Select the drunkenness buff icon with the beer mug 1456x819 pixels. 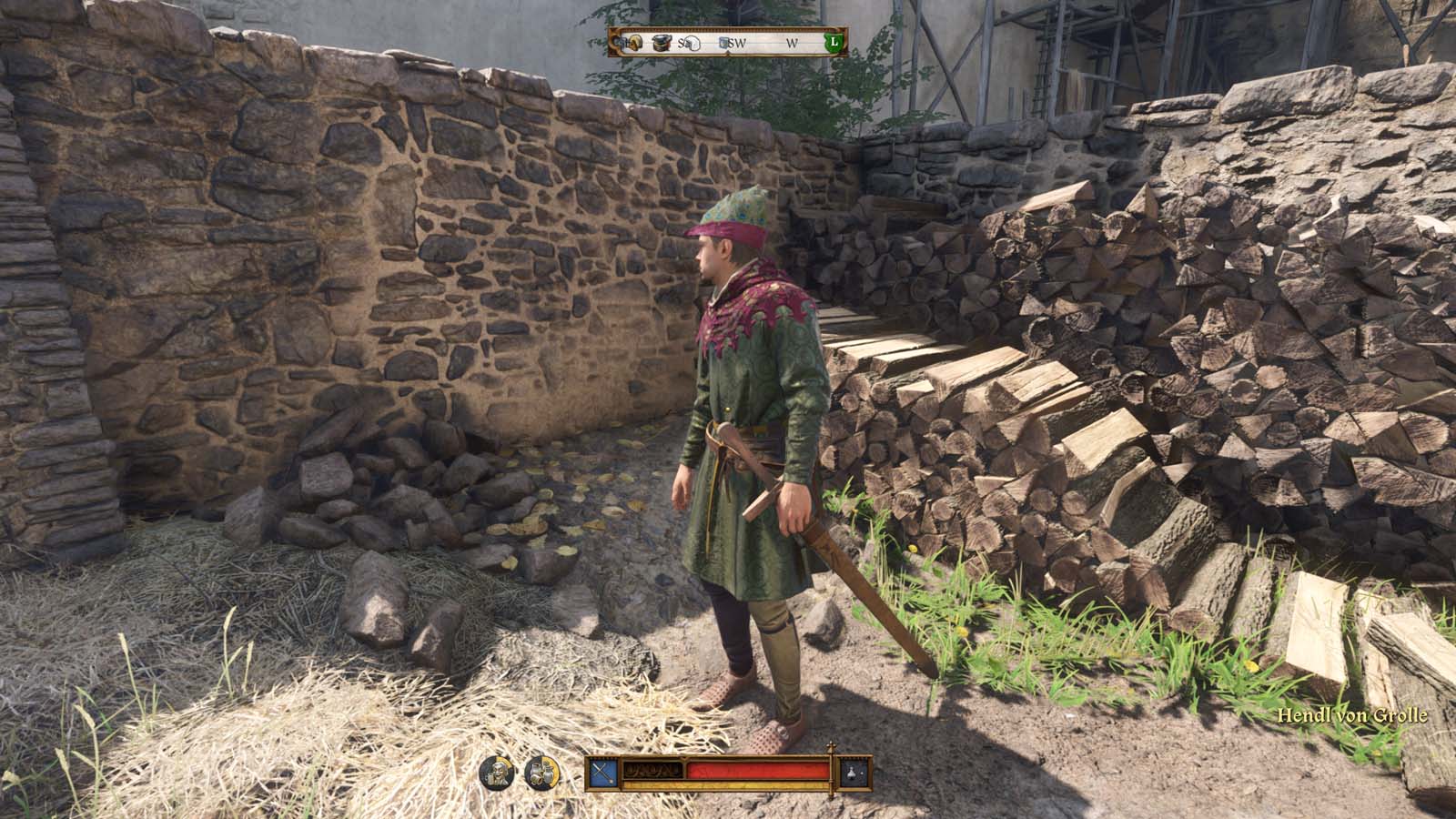[x=495, y=773]
